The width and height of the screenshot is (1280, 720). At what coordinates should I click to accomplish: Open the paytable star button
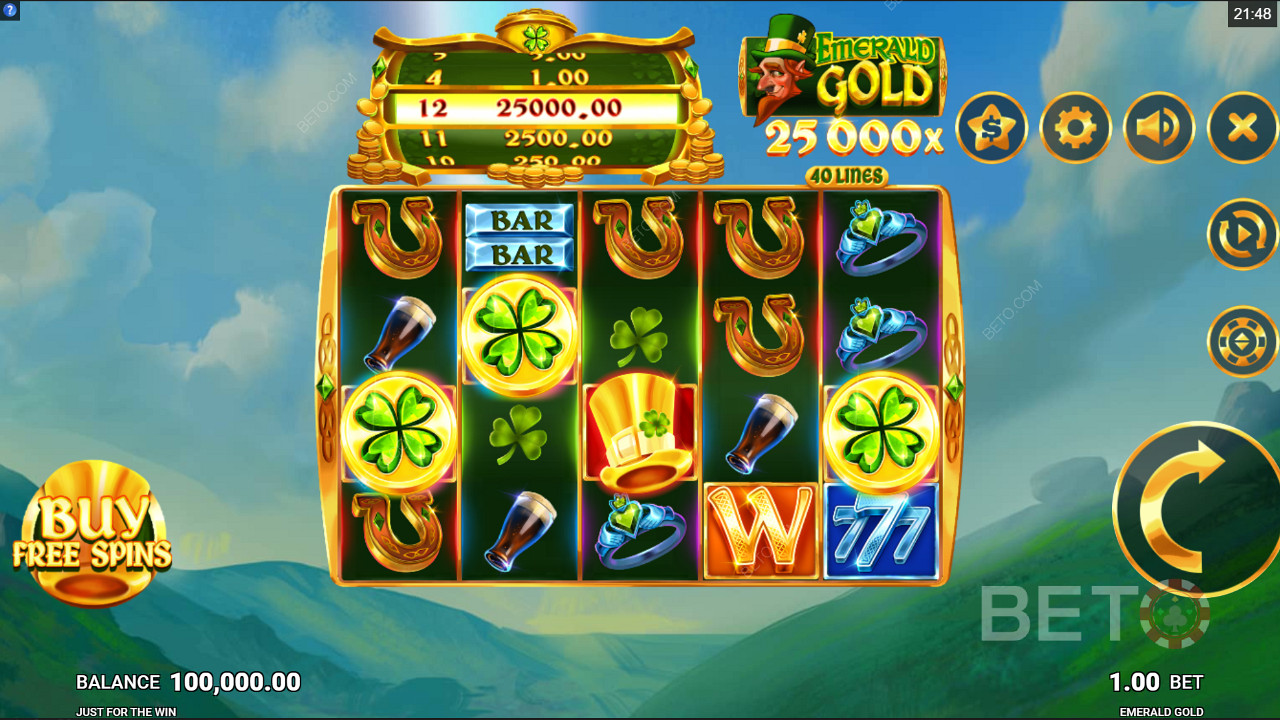pyautogui.click(x=991, y=128)
